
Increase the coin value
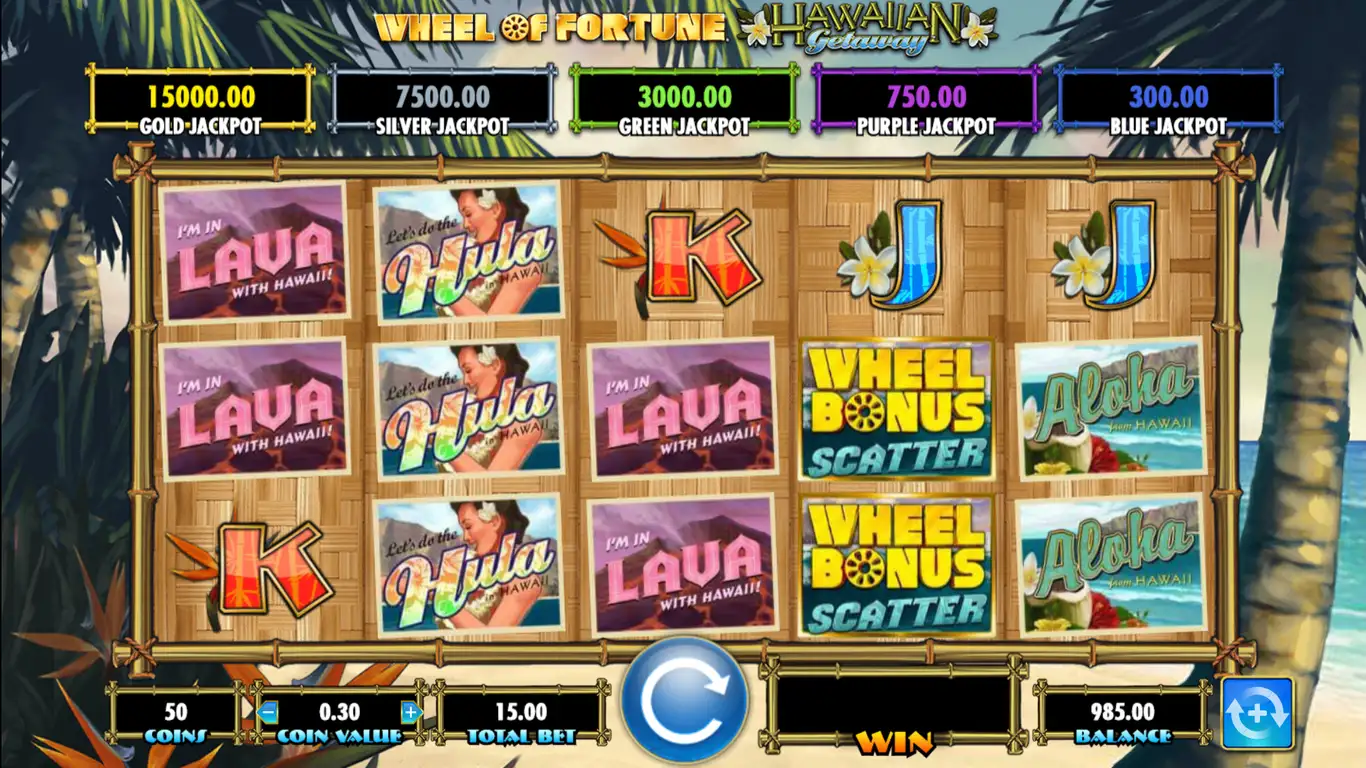click(x=410, y=712)
